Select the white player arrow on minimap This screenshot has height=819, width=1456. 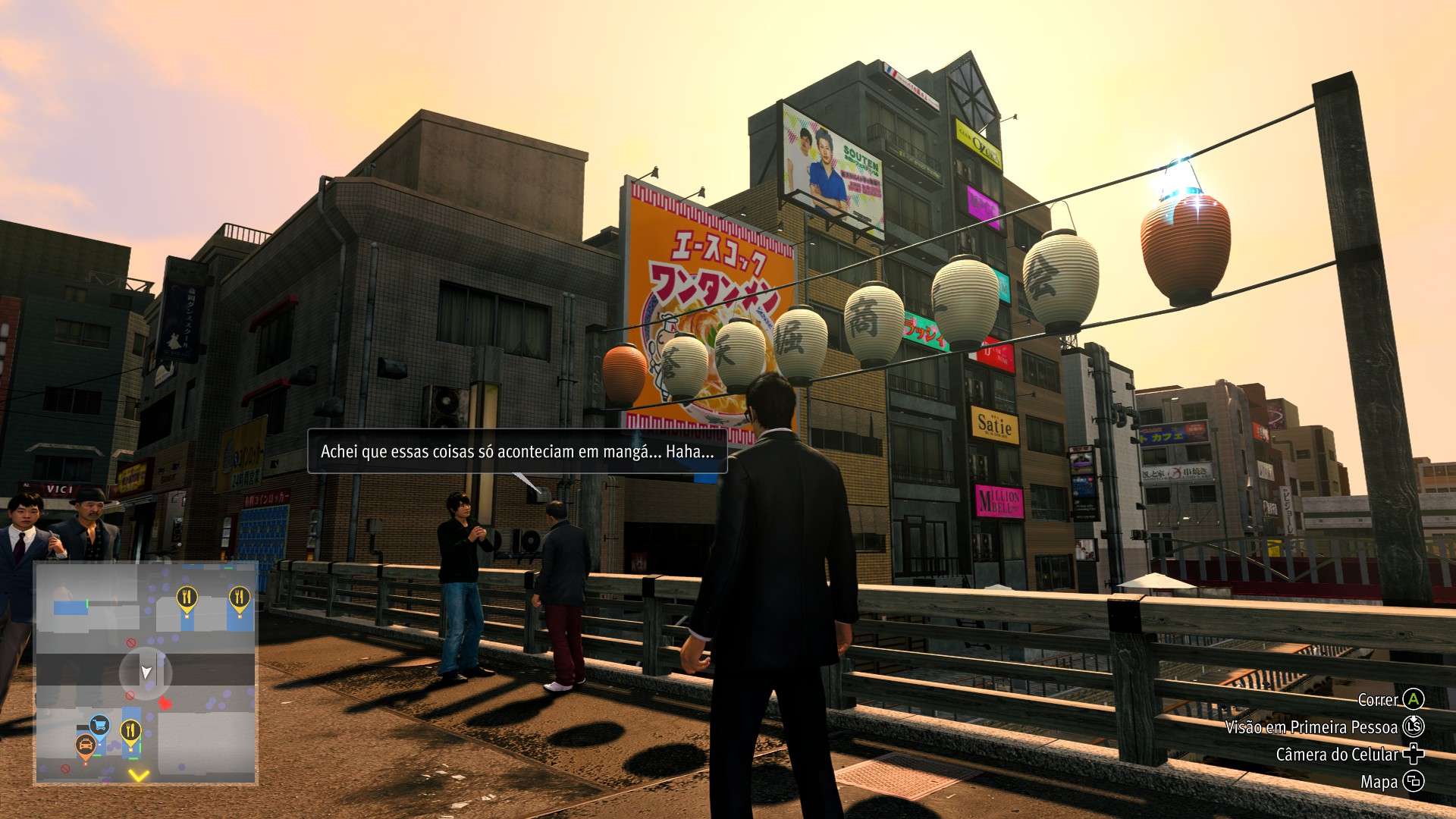146,672
